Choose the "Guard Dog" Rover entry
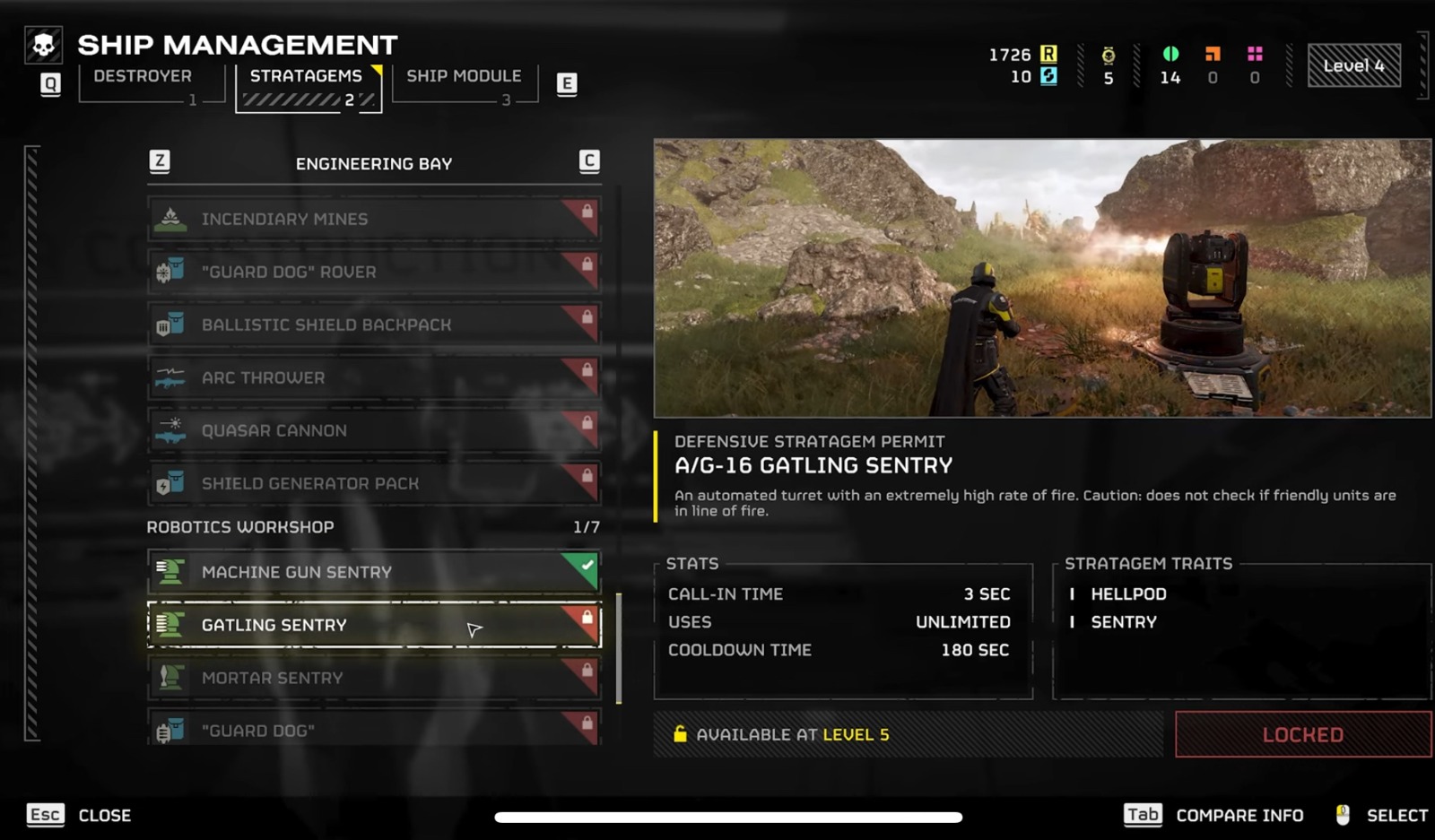Image resolution: width=1435 pixels, height=840 pixels. 374,272
